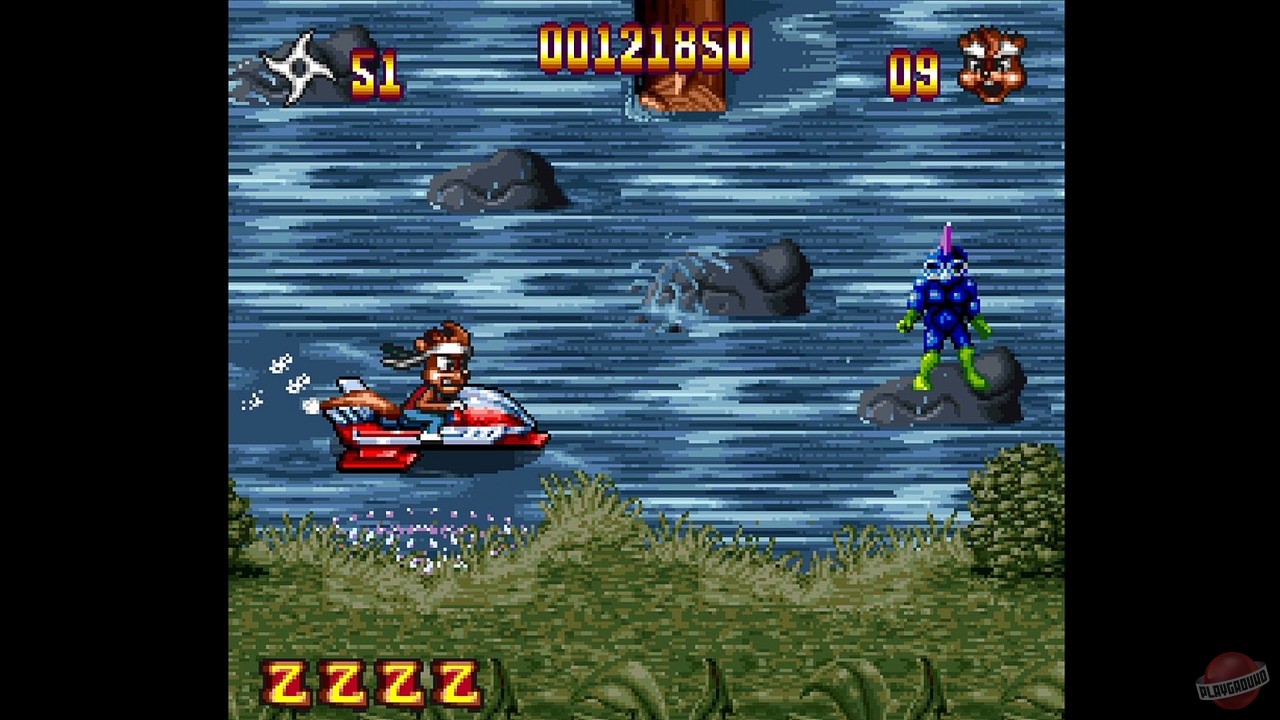The width and height of the screenshot is (1280, 720).
Task: Click the smoke puffs behind the jet ski
Action: 283,380
